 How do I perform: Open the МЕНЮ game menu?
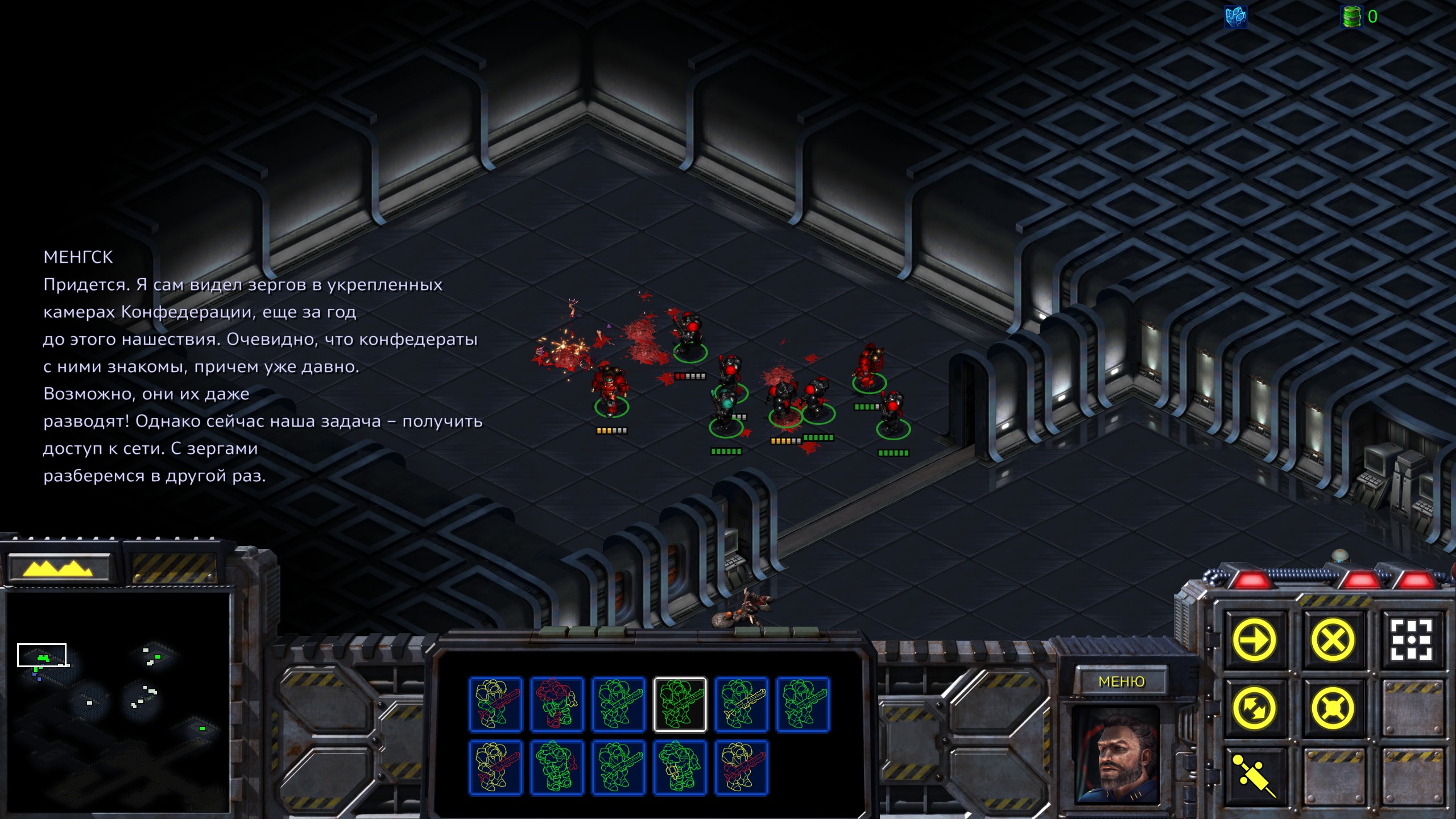click(1121, 681)
